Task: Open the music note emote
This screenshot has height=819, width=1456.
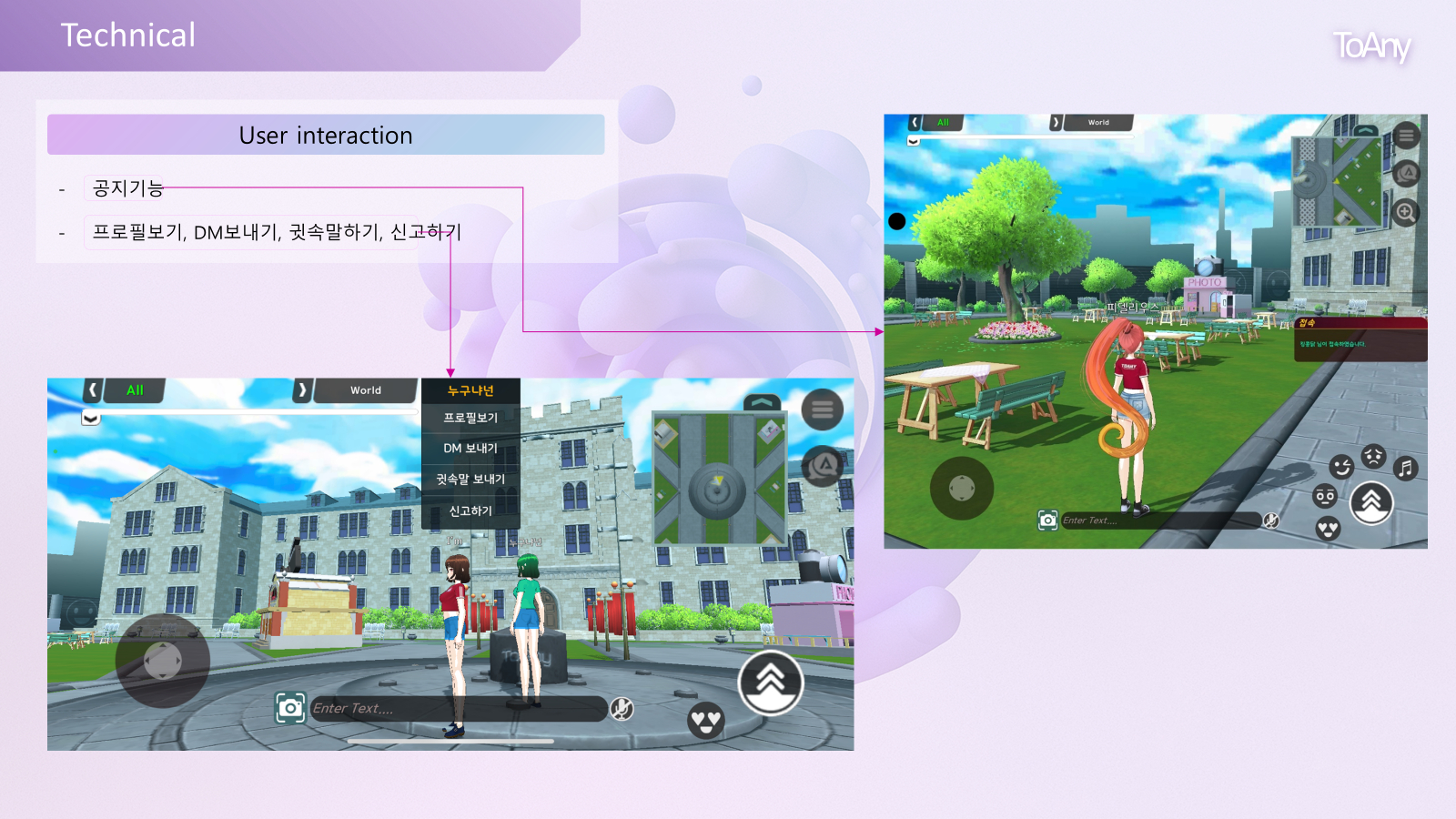Action: click(x=1404, y=468)
